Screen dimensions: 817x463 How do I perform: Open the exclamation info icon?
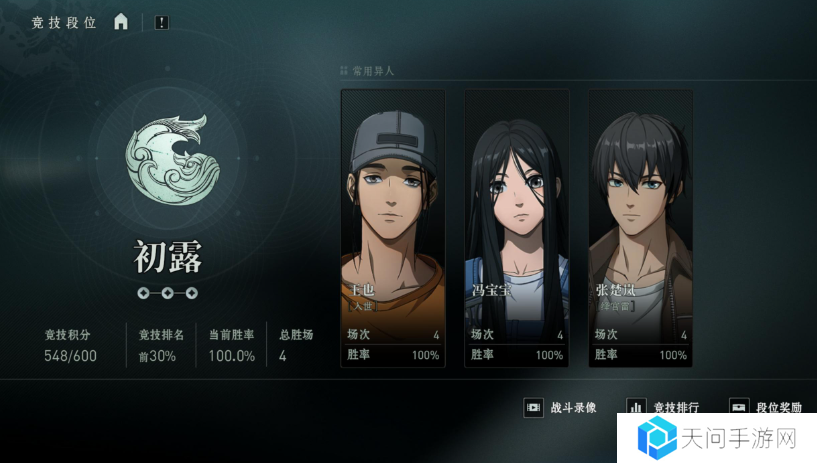162,22
